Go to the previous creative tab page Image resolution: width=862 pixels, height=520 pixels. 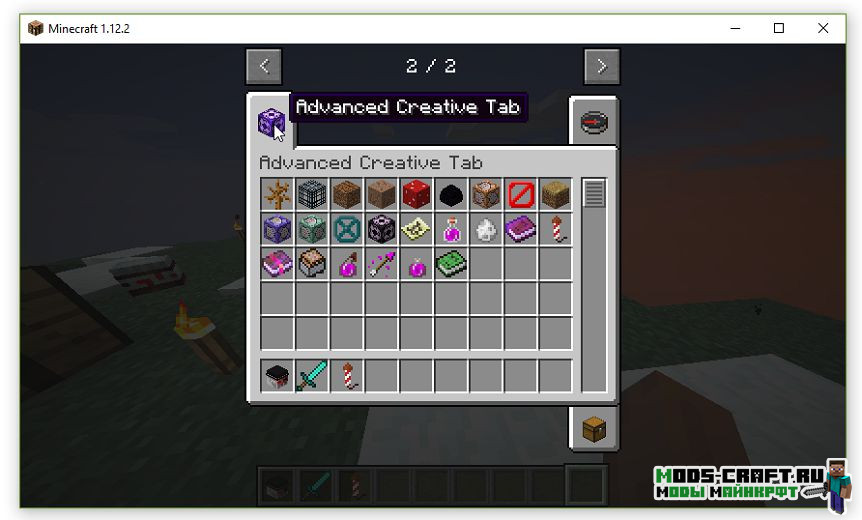click(x=264, y=66)
